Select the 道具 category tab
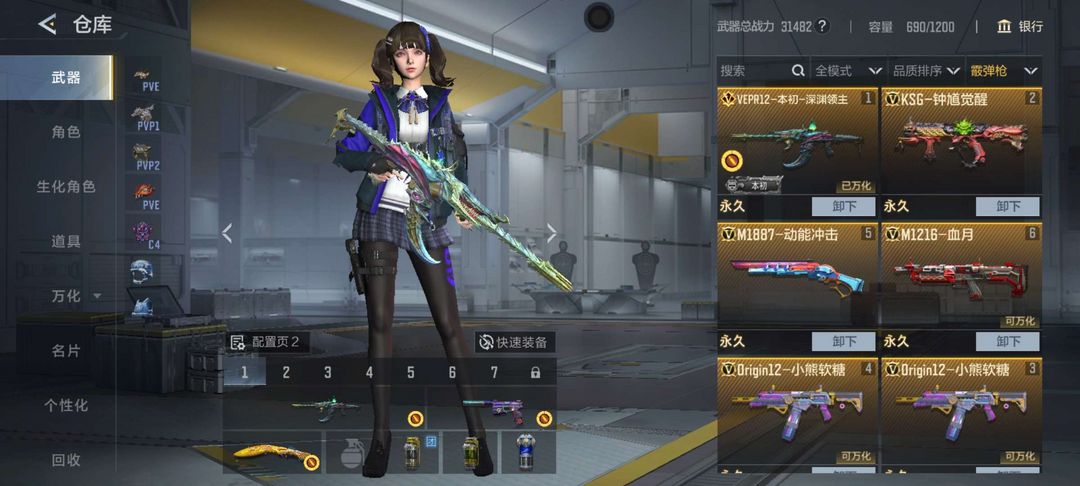The image size is (1080, 486). tap(66, 241)
